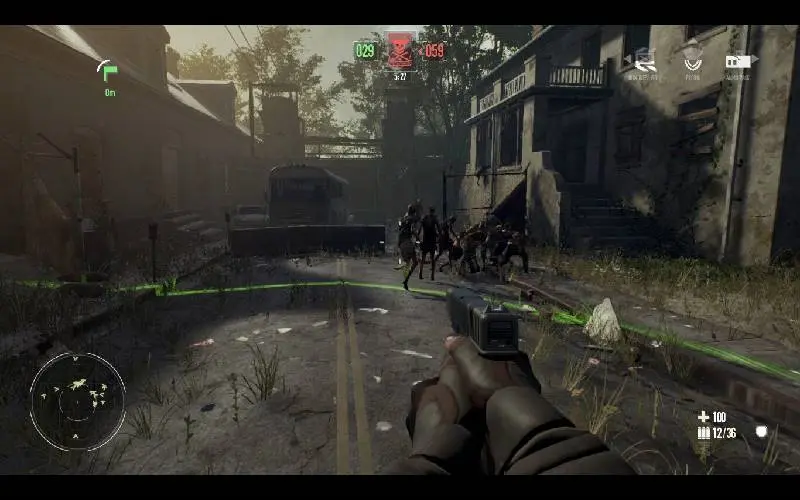Click the grenade icon beside ammo
This screenshot has height=500, width=800.
coord(761,432)
